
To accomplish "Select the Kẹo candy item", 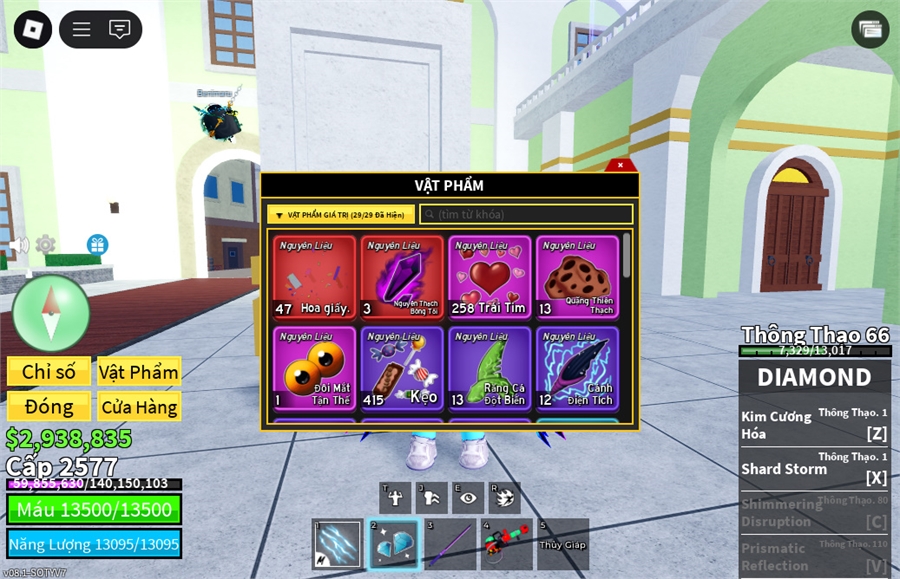I will click(x=402, y=367).
